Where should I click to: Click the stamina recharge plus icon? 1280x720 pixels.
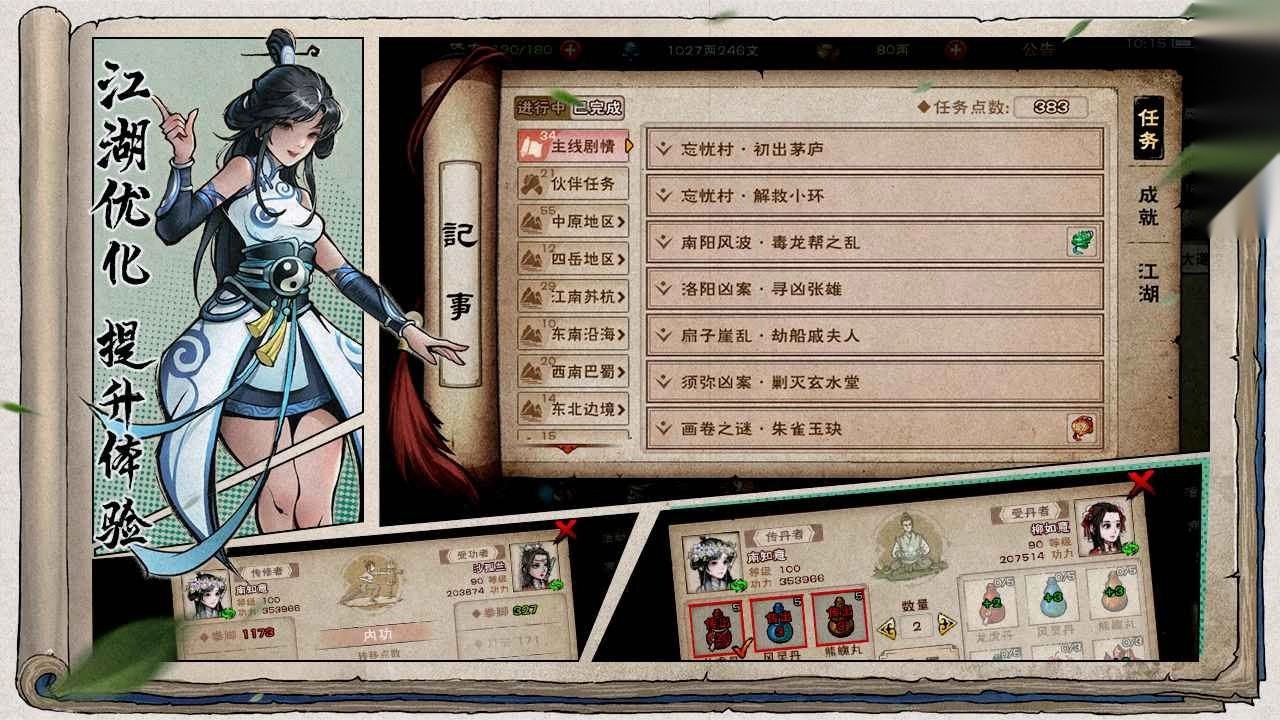(x=568, y=47)
